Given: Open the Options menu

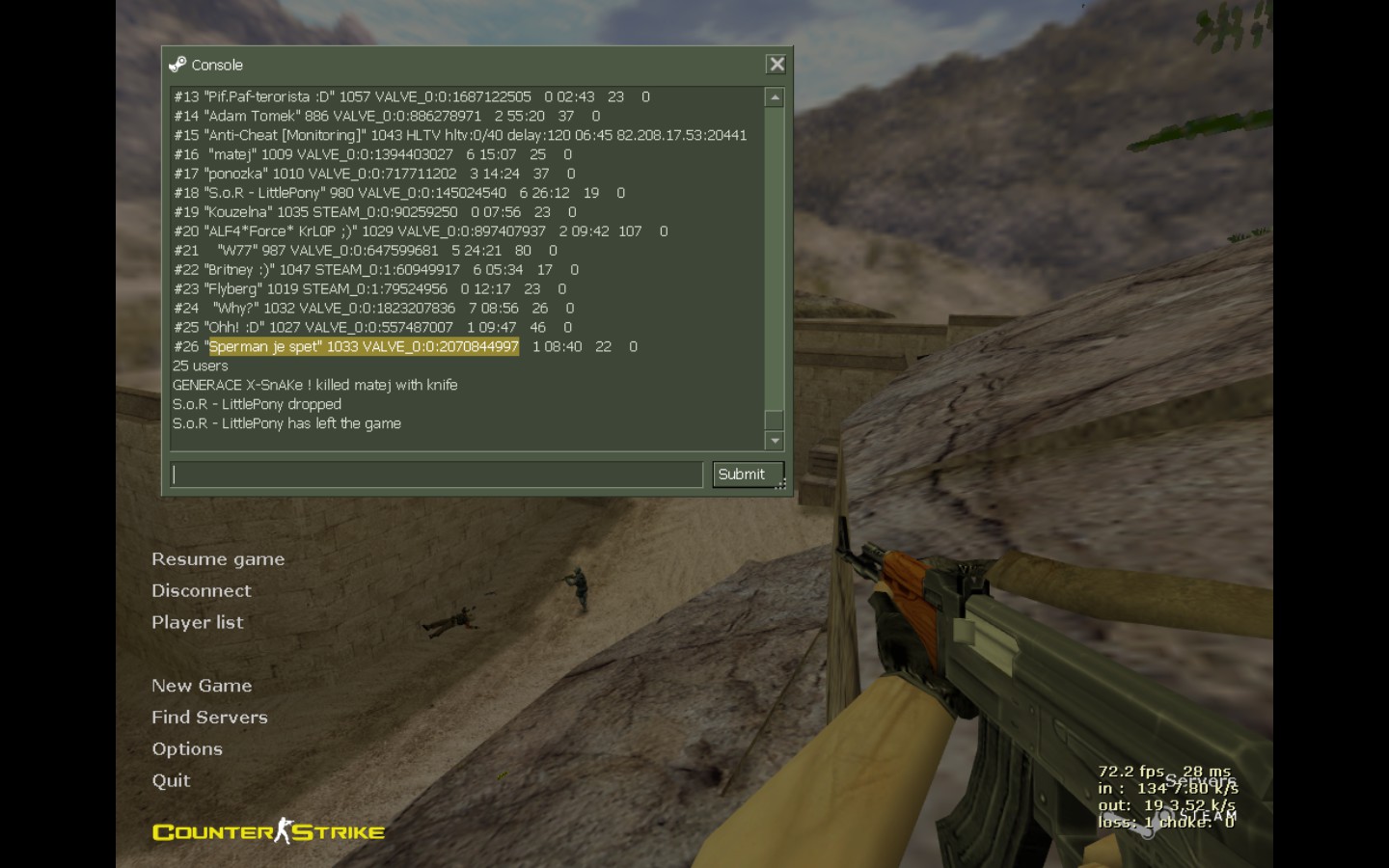Looking at the screenshot, I should pos(186,749).
